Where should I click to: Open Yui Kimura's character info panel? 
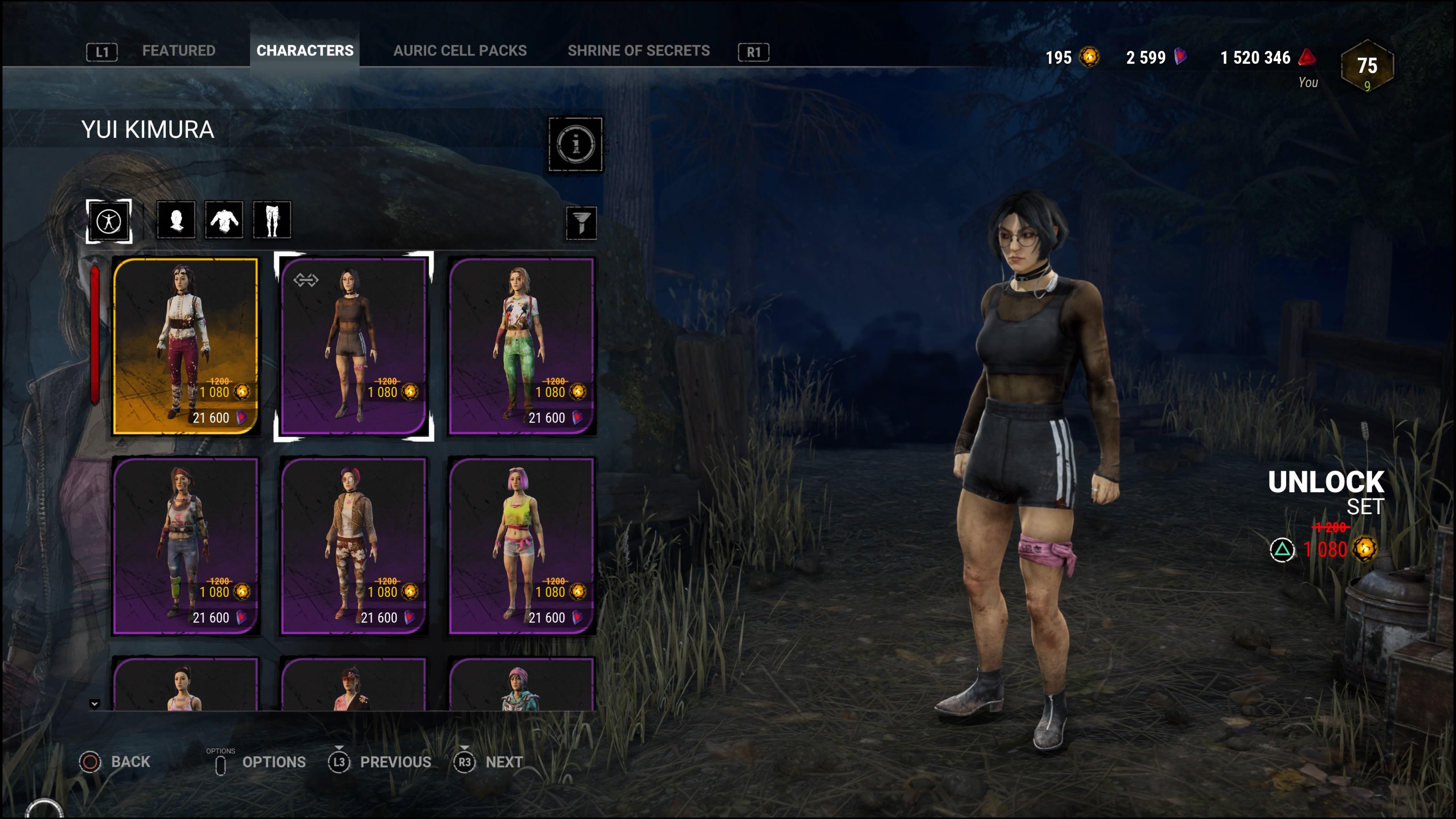pos(576,144)
